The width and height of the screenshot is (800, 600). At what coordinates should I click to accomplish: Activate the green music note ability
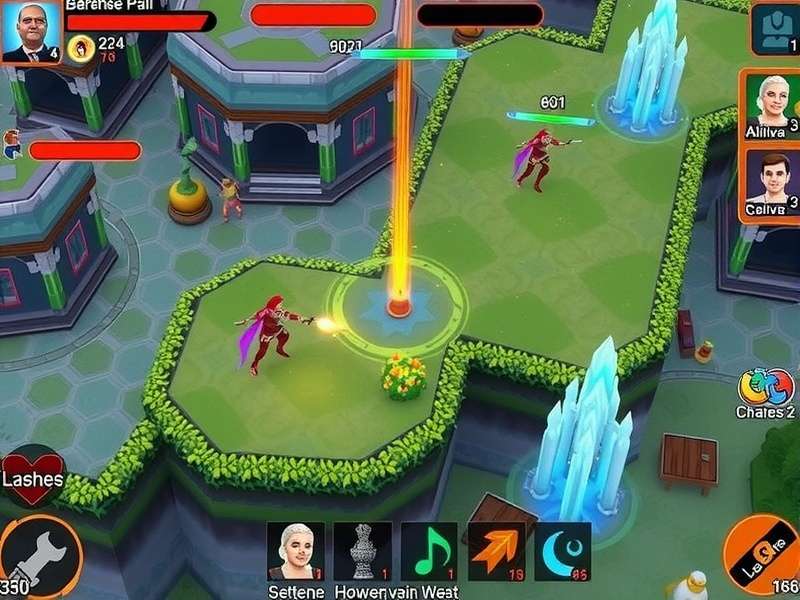pyautogui.click(x=429, y=551)
